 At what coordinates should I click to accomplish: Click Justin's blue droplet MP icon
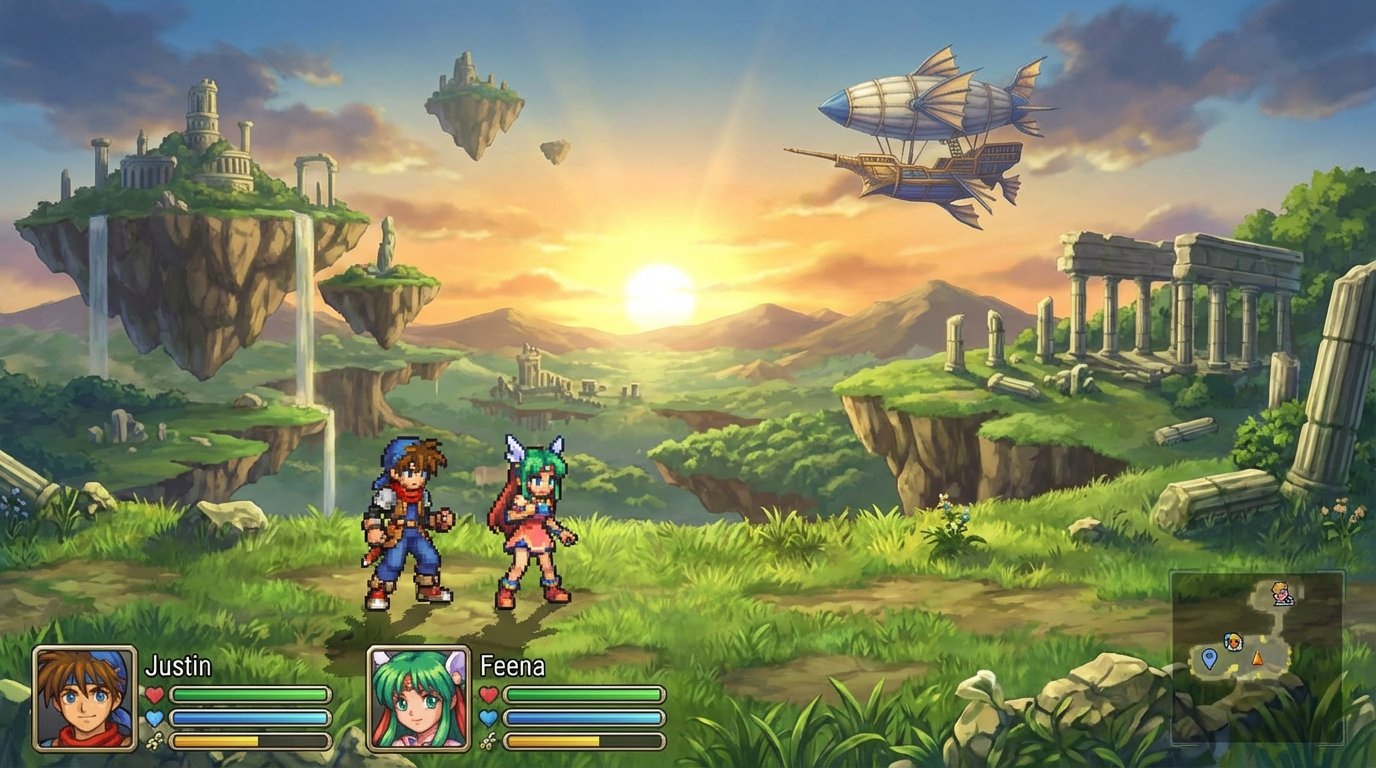point(154,717)
